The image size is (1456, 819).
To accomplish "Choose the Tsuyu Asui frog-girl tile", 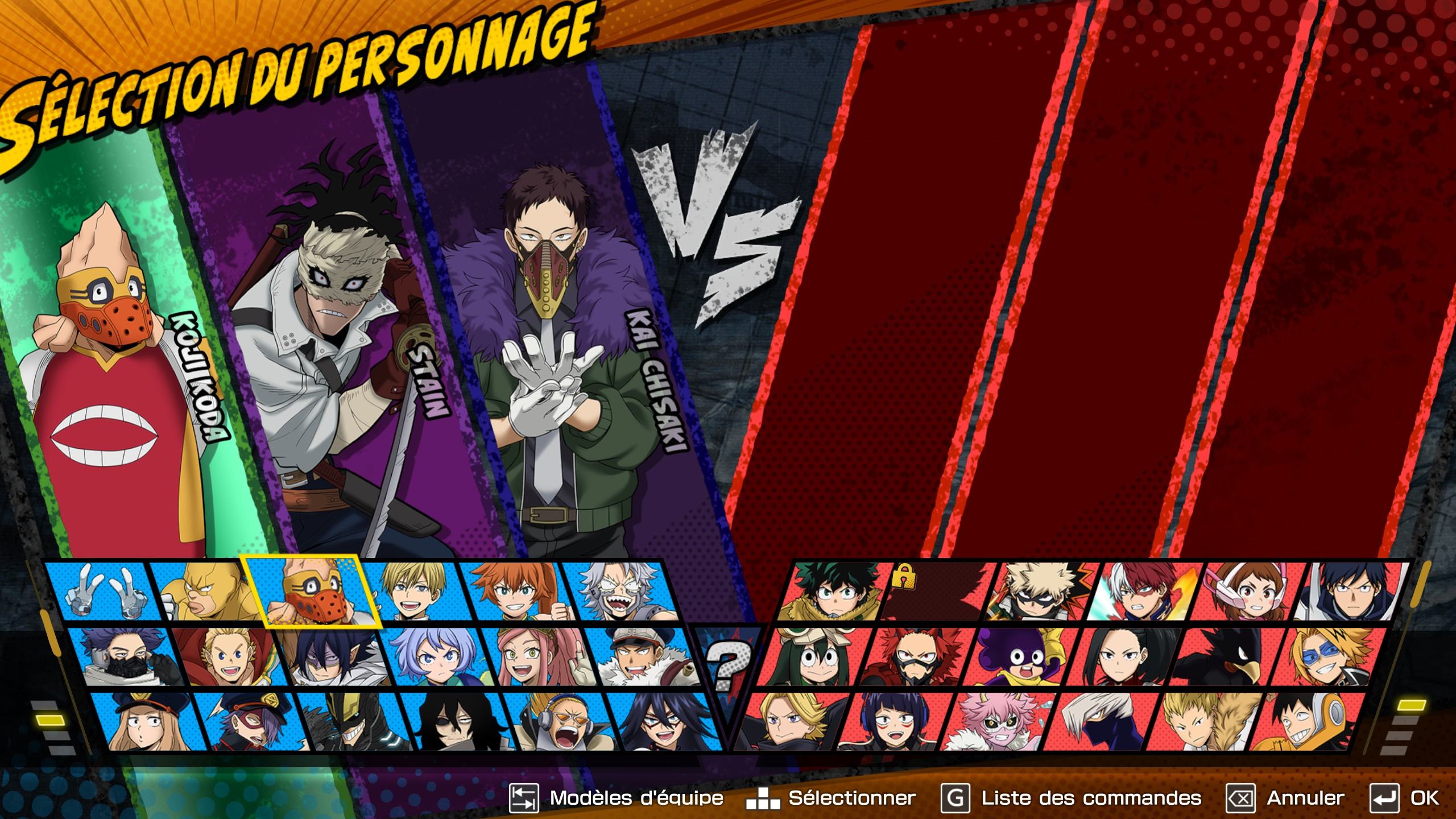I will coord(813,657).
